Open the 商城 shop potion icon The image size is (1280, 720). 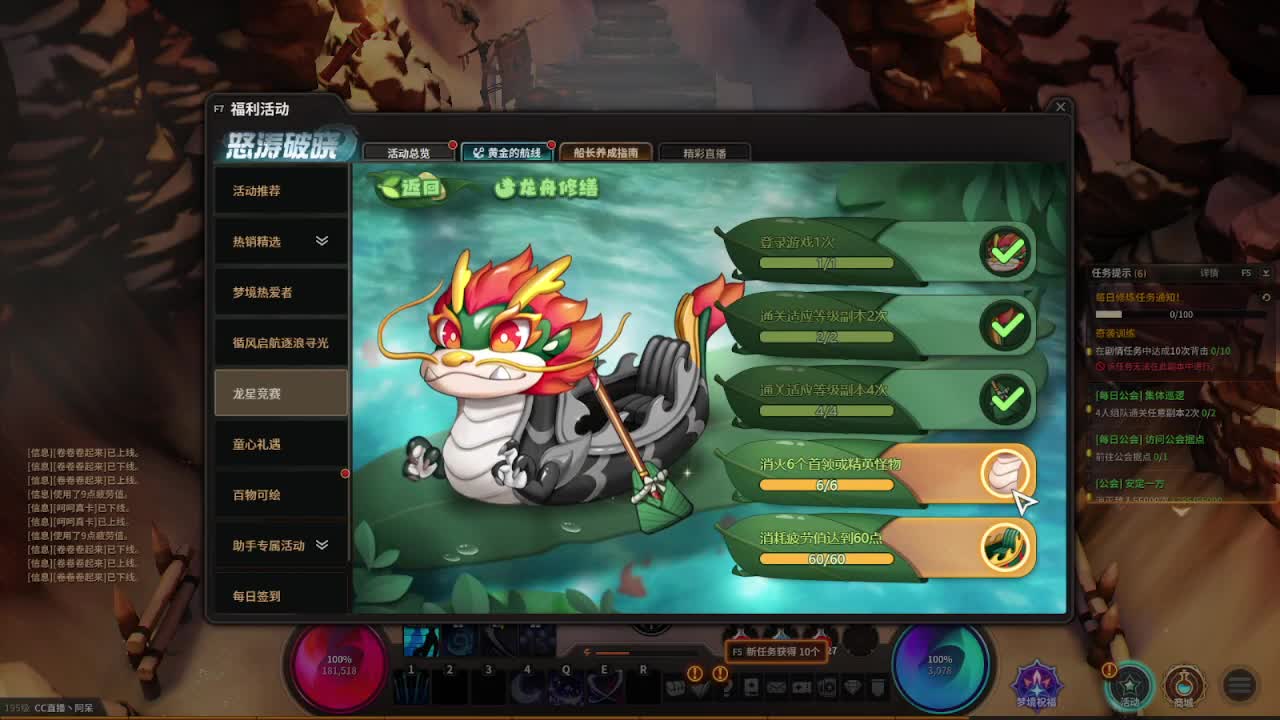[1185, 685]
